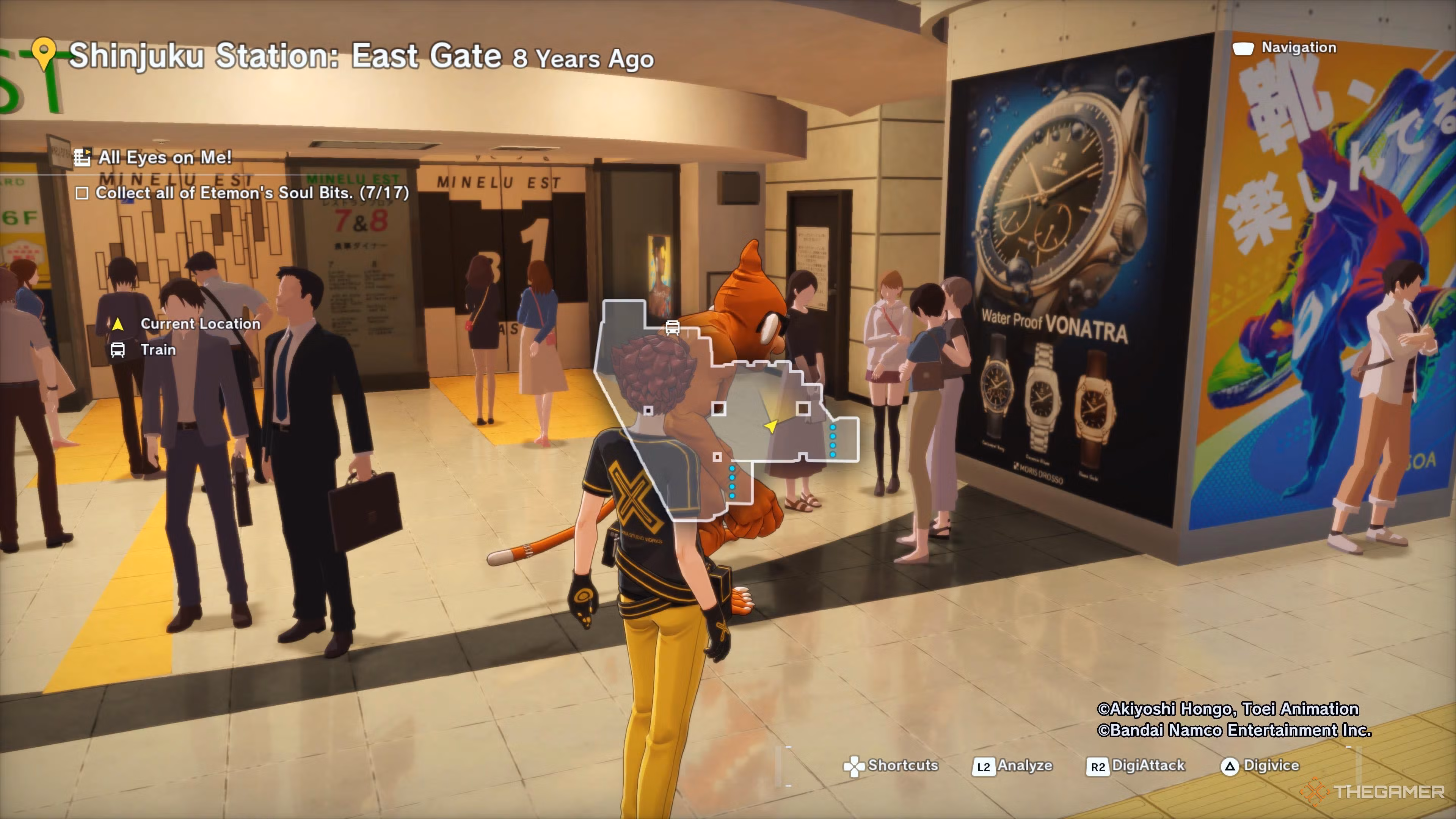
Task: Open the All Eyes on Me! quest entry
Action: pos(164,157)
